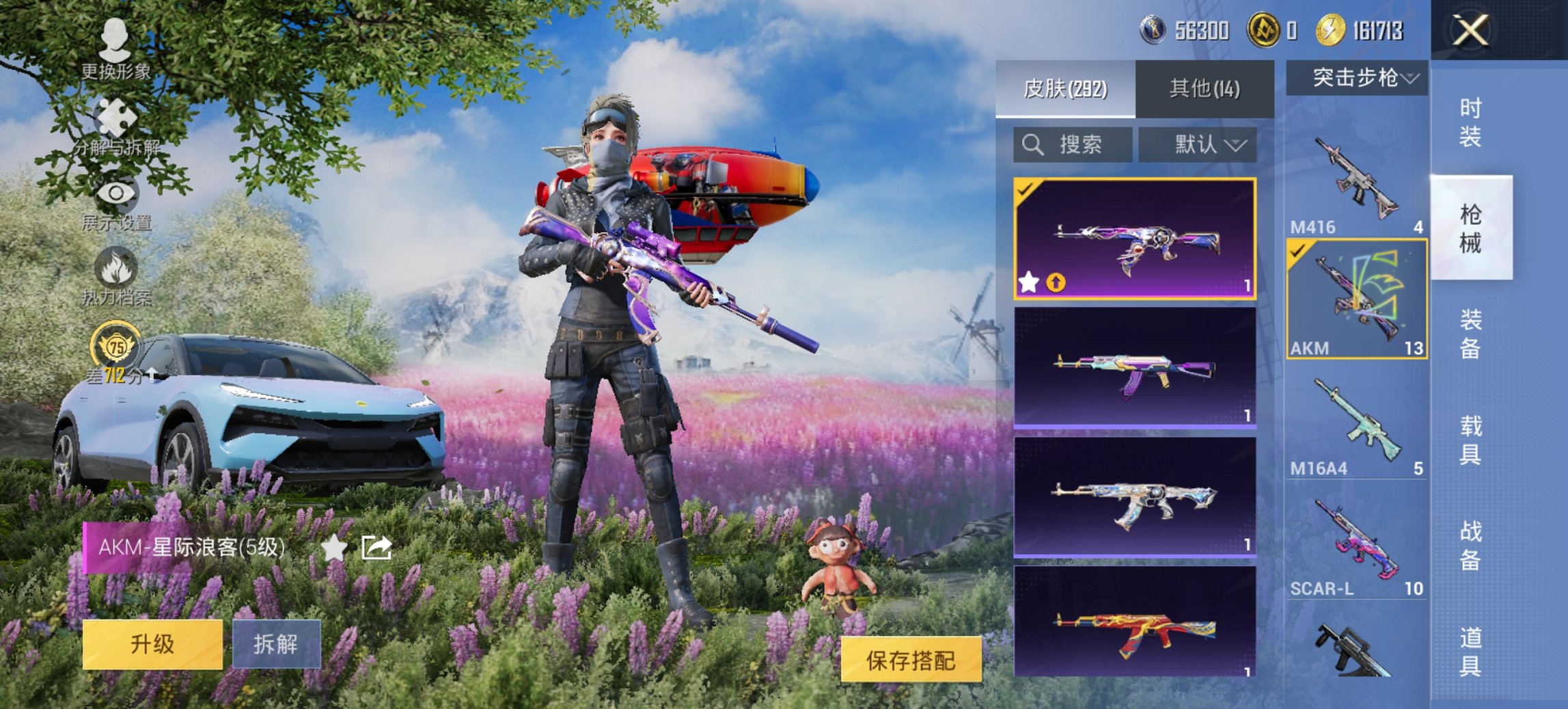Viewport: 1568px width, 709px height.
Task: Collapse the chevron on the sort selector
Action: pyautogui.click(x=1236, y=145)
